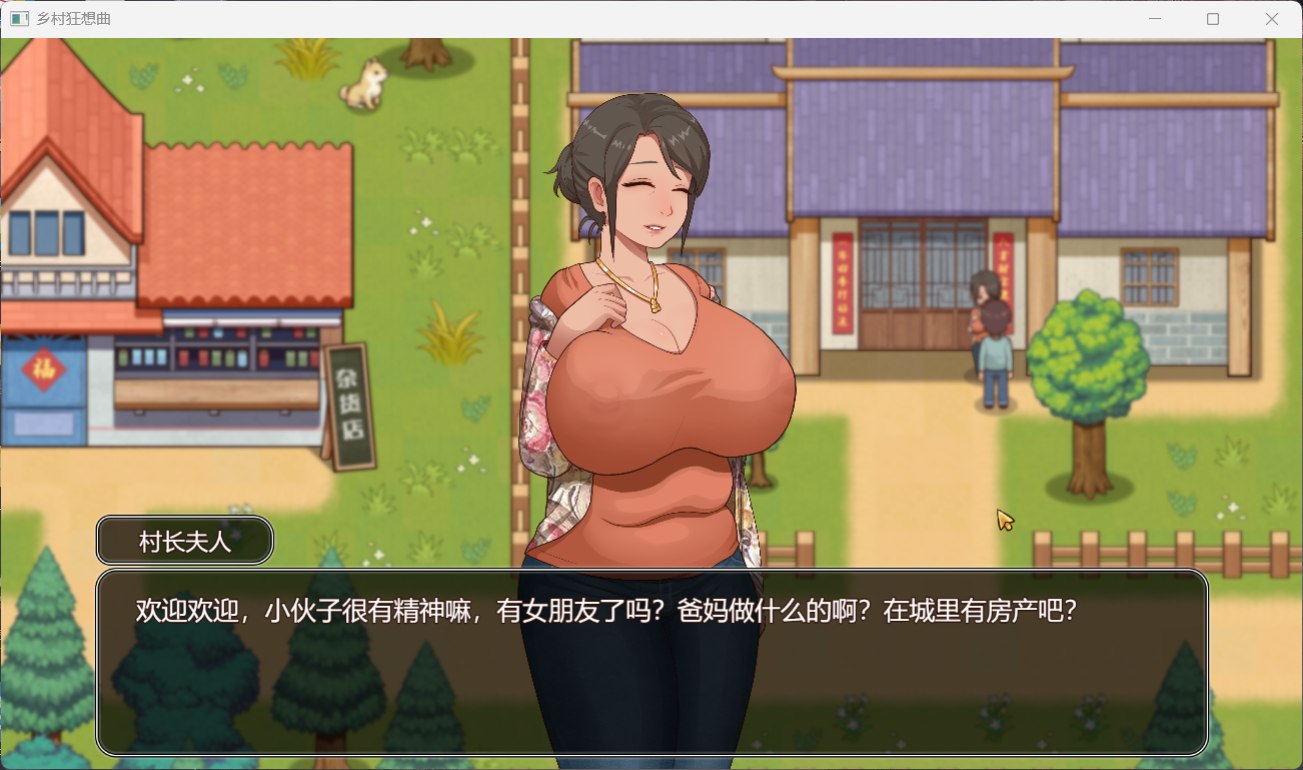Viewport: 1303px width, 770px height.
Task: Click the 村长夫人 name plate
Action: coord(184,540)
